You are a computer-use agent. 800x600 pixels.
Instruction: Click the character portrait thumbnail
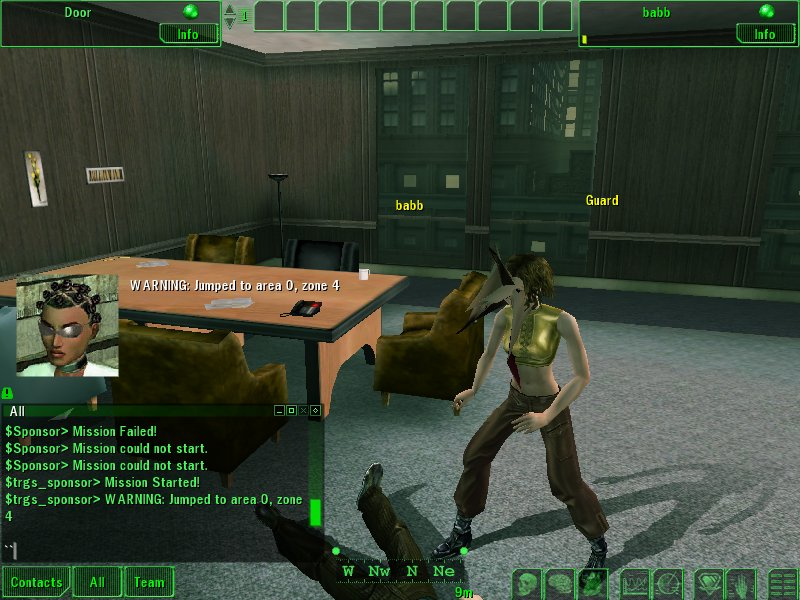(67, 327)
